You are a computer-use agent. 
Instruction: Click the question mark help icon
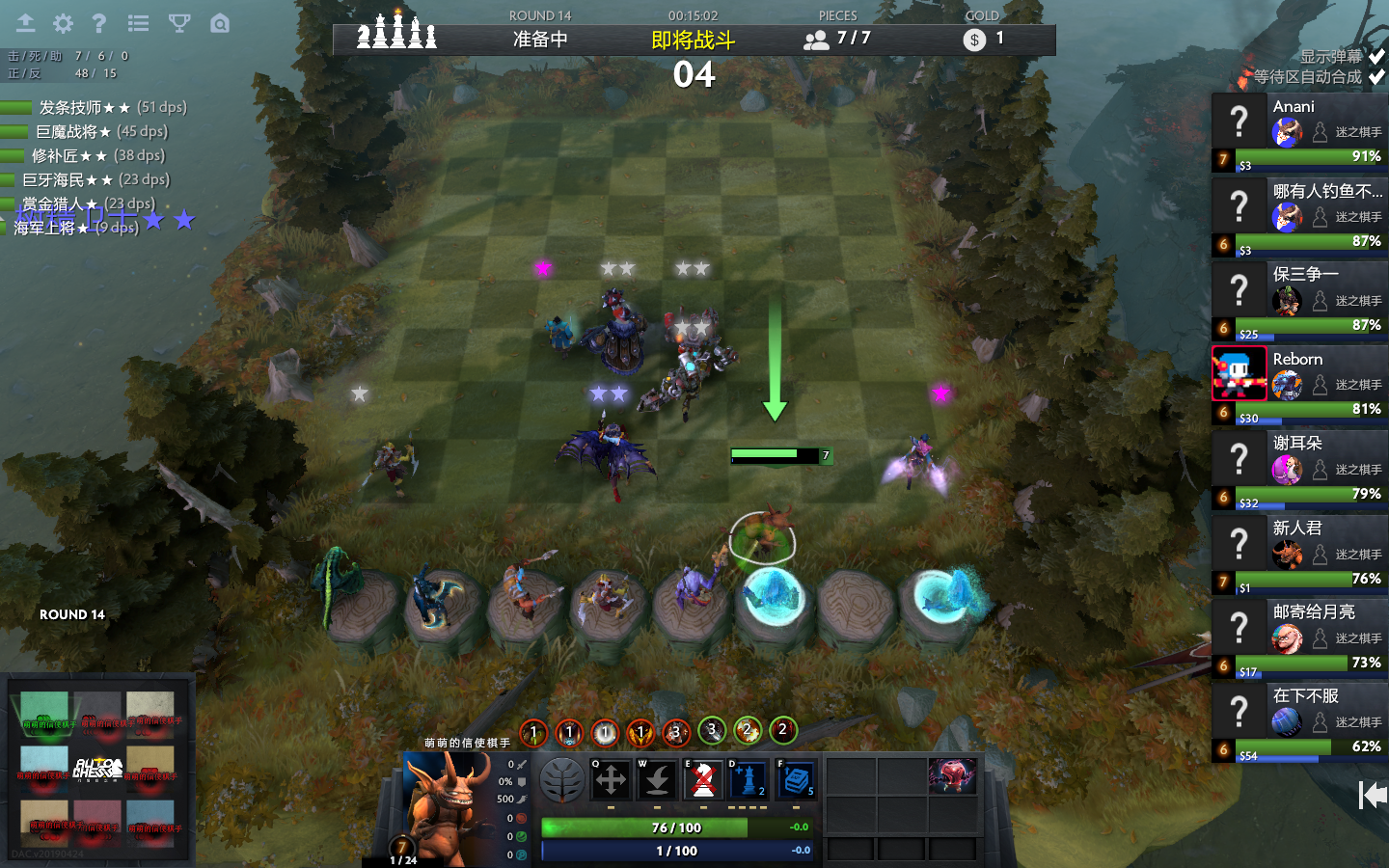[98, 23]
